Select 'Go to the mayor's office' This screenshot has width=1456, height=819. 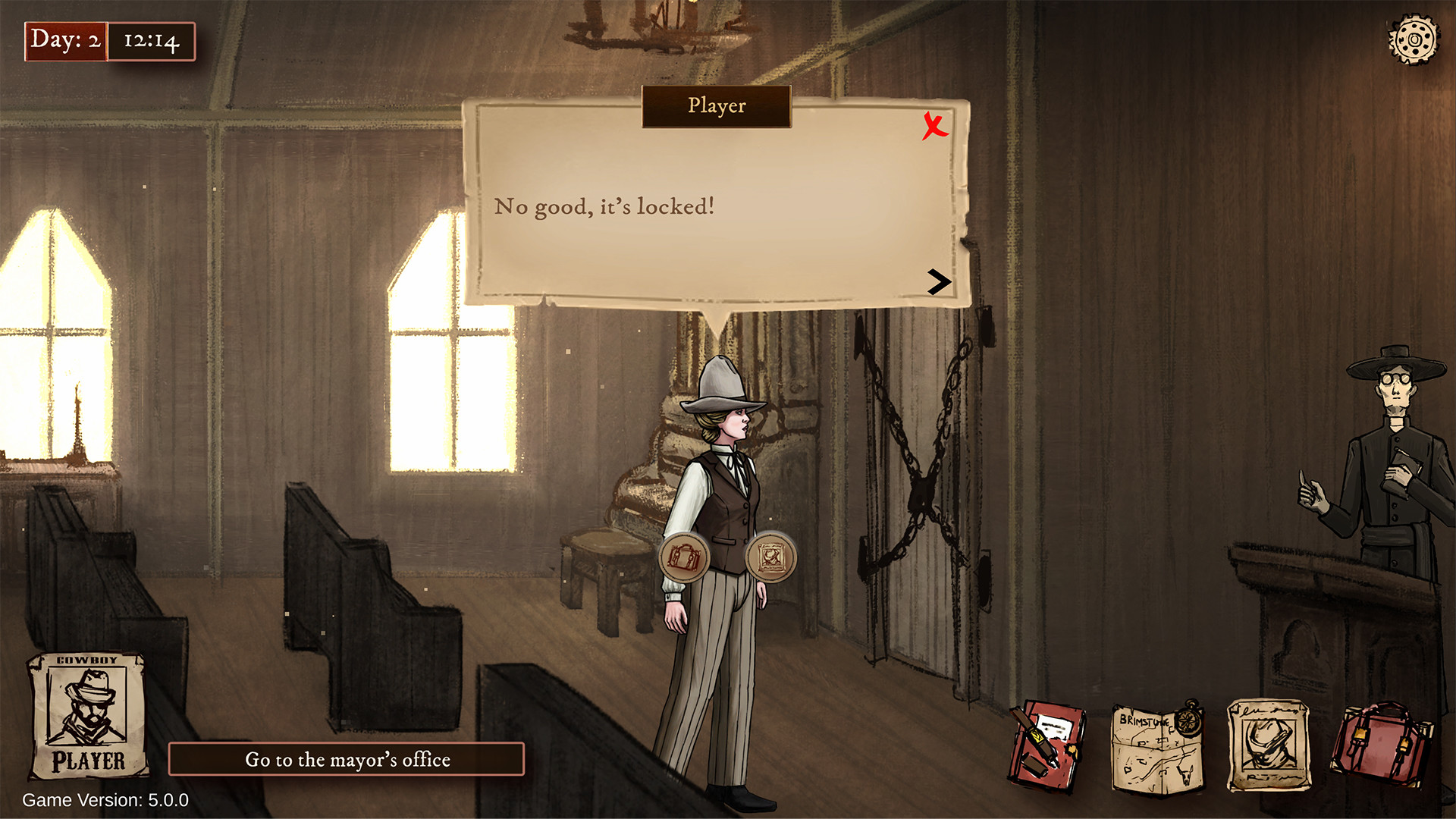pyautogui.click(x=346, y=759)
